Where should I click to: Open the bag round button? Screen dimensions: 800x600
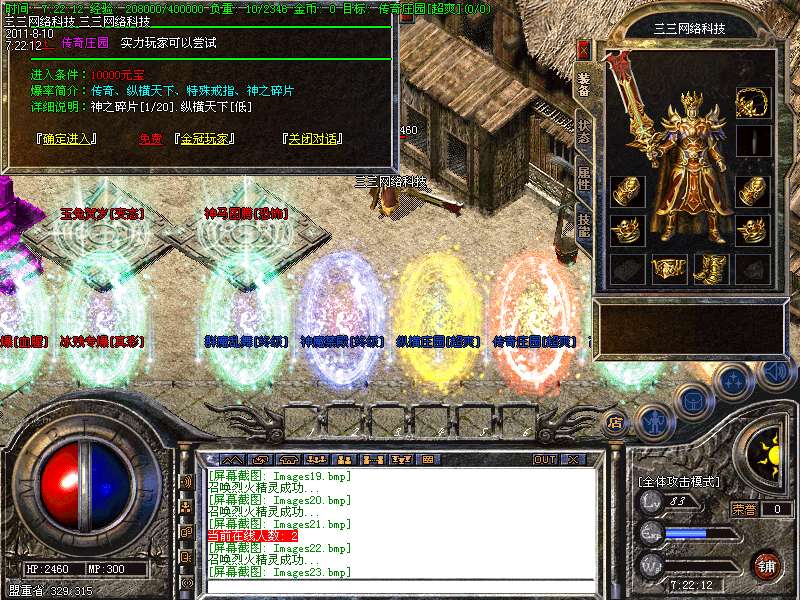click(x=692, y=400)
